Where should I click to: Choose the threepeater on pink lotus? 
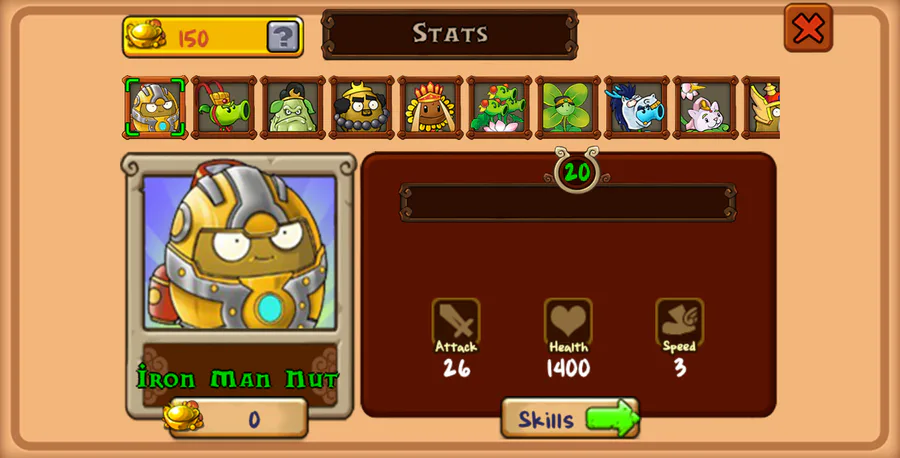499,107
